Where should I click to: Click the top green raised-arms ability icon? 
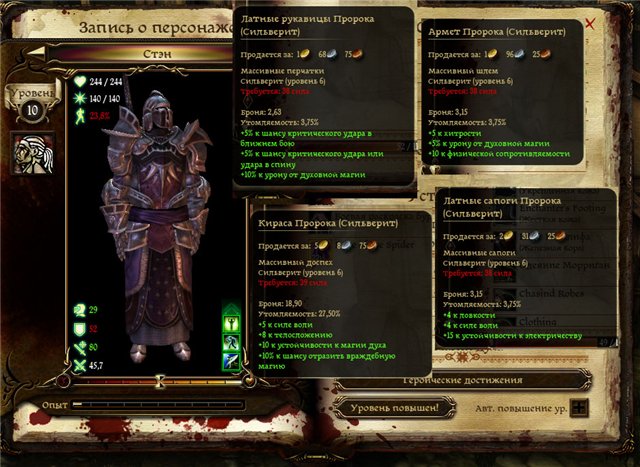(231, 325)
